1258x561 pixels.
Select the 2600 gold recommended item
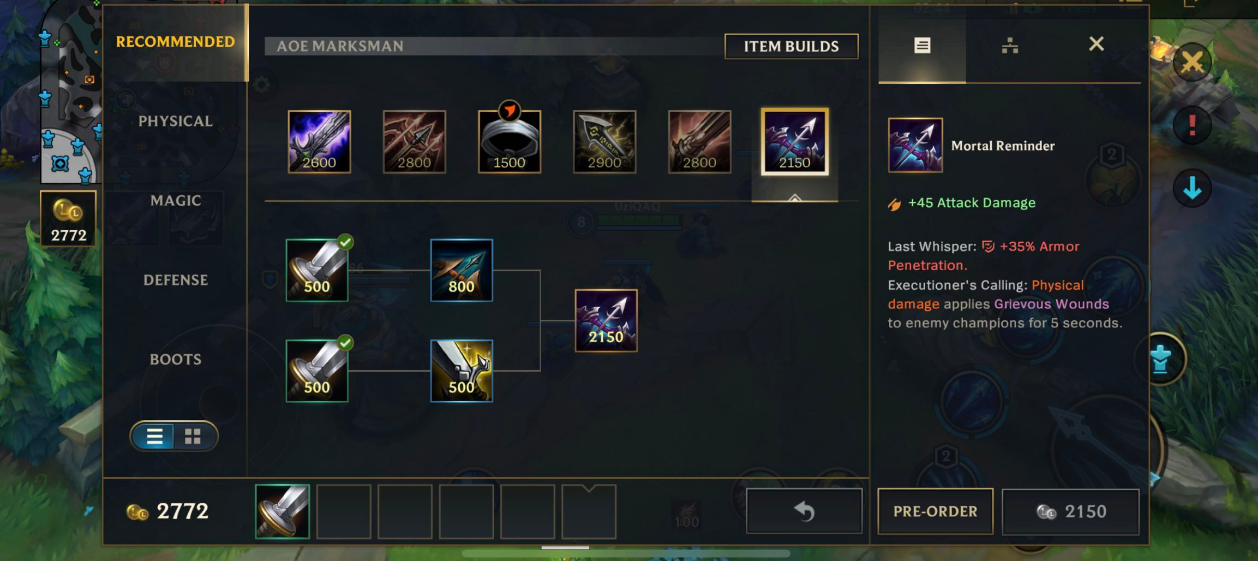point(319,142)
